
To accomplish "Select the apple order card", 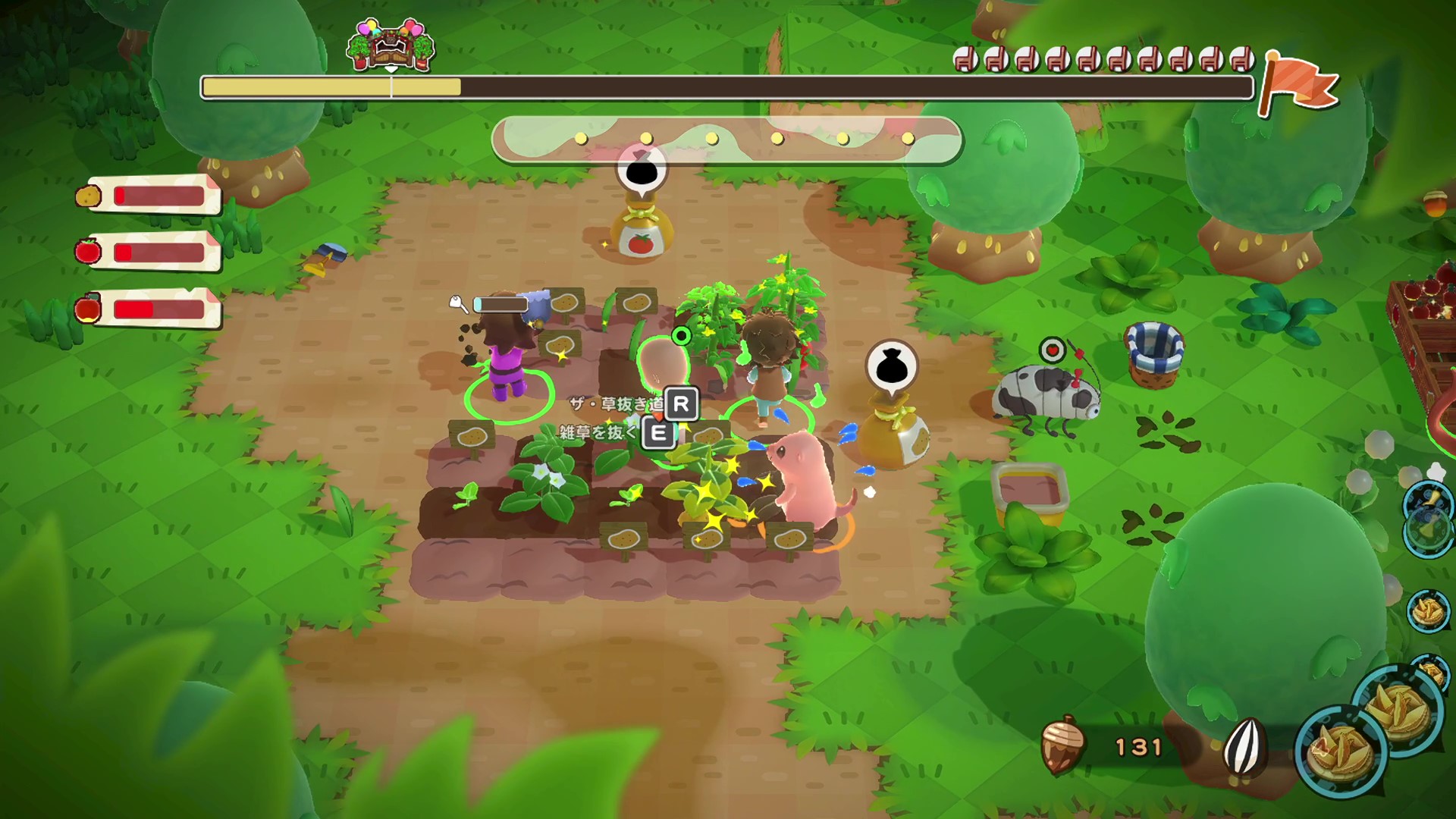I will tap(152, 309).
